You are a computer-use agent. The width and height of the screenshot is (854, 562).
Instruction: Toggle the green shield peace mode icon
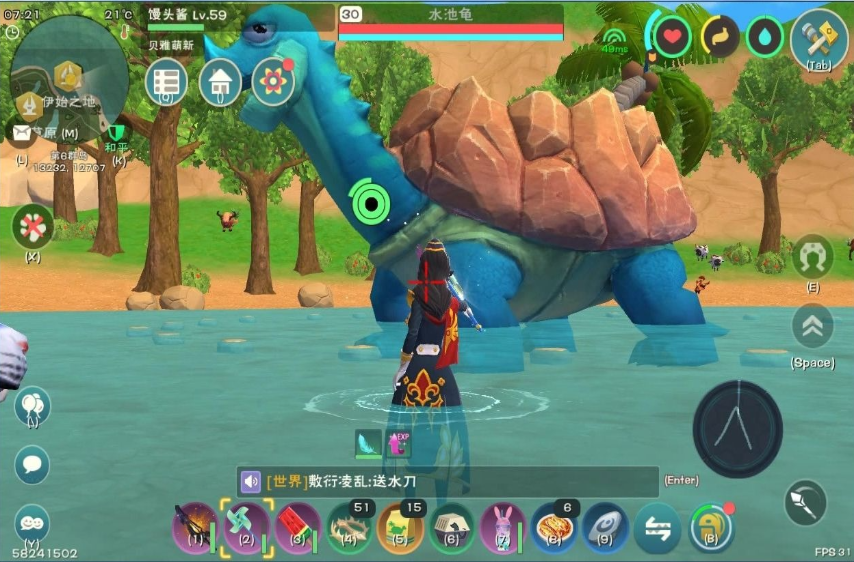[x=118, y=132]
